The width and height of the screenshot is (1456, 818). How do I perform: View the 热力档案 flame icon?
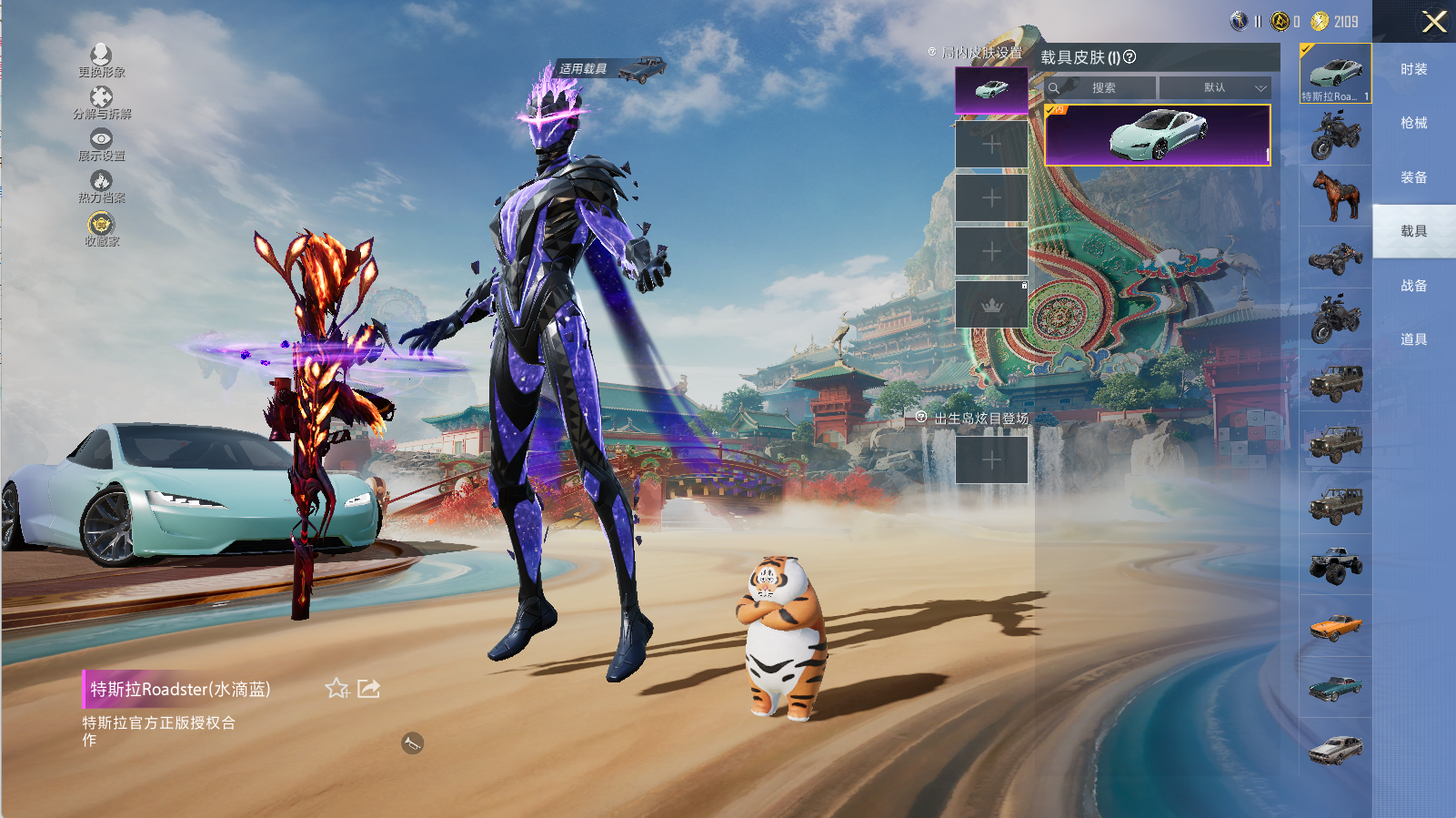click(x=101, y=183)
